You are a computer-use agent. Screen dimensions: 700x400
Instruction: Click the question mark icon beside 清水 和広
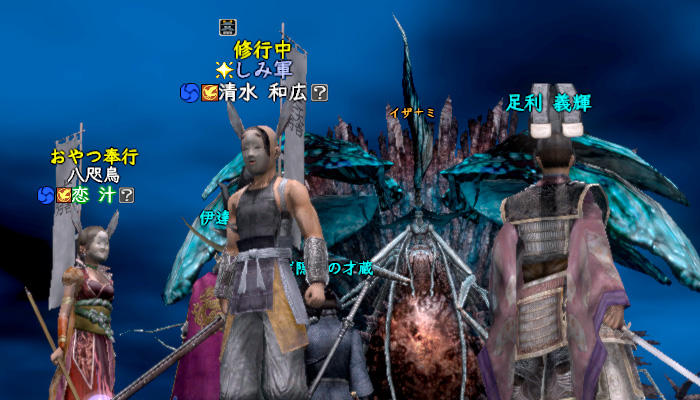tap(320, 93)
